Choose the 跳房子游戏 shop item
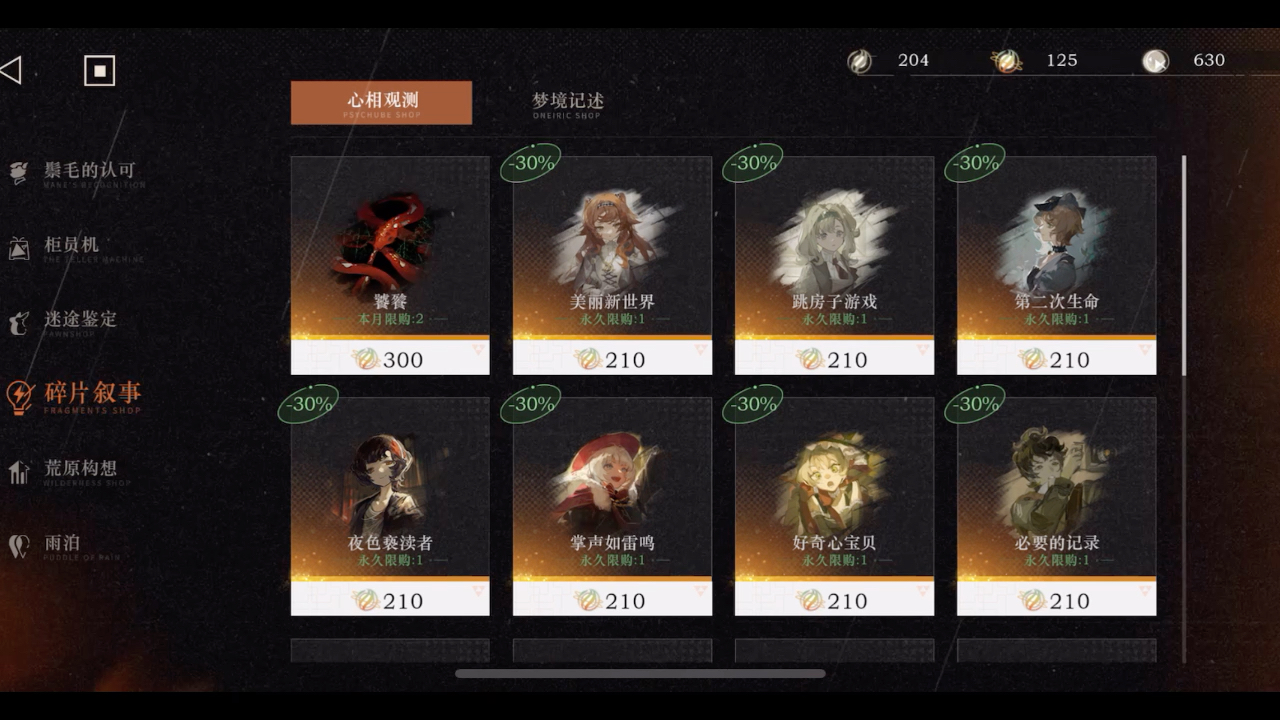This screenshot has width=1280, height=720. 834,265
